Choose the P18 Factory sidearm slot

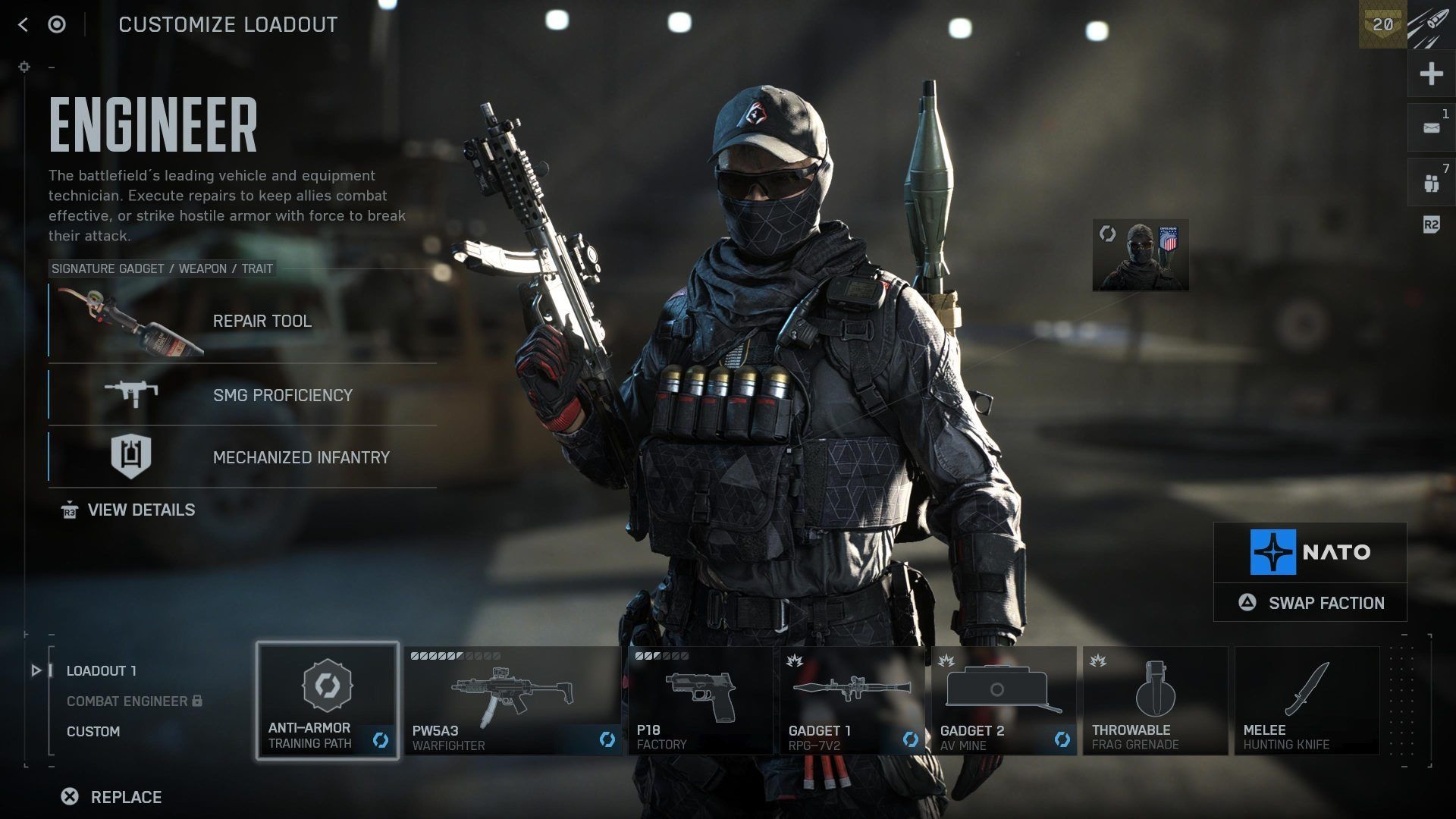coord(700,701)
